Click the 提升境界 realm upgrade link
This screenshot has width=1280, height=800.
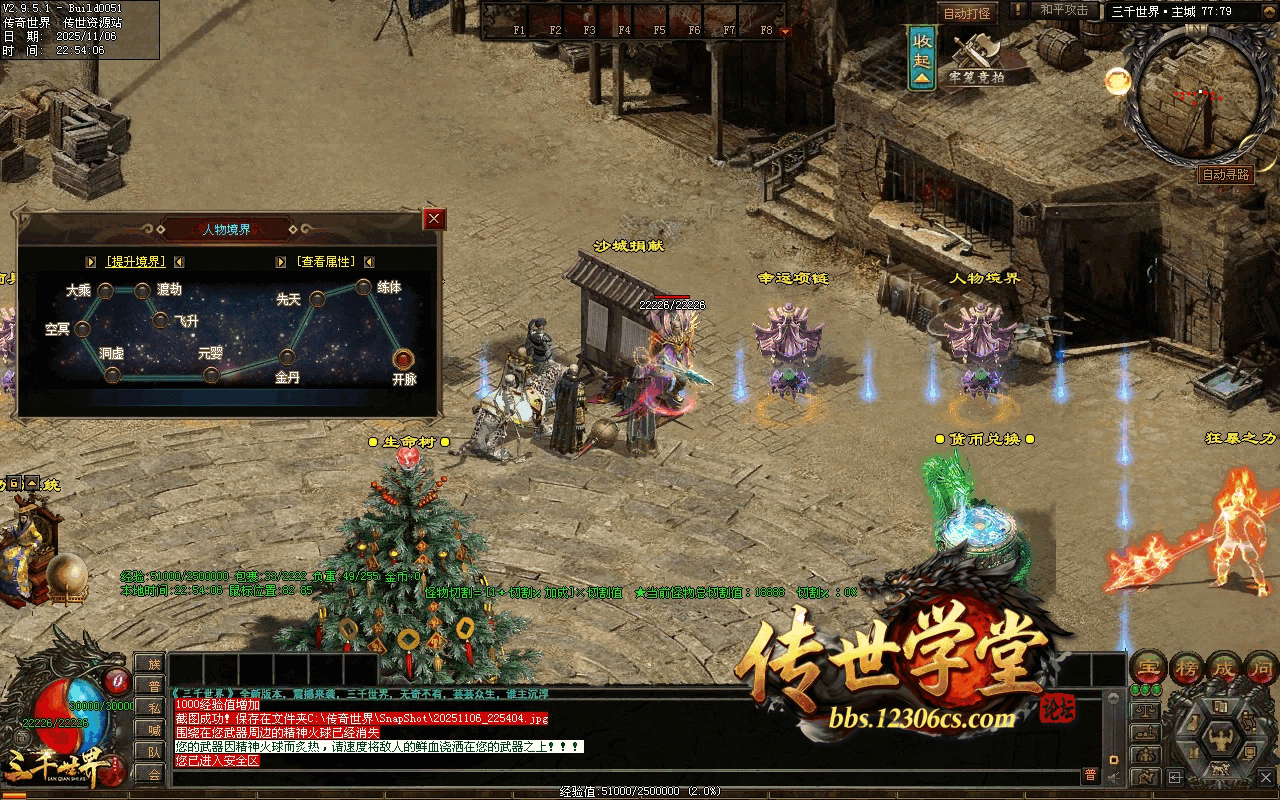click(135, 262)
